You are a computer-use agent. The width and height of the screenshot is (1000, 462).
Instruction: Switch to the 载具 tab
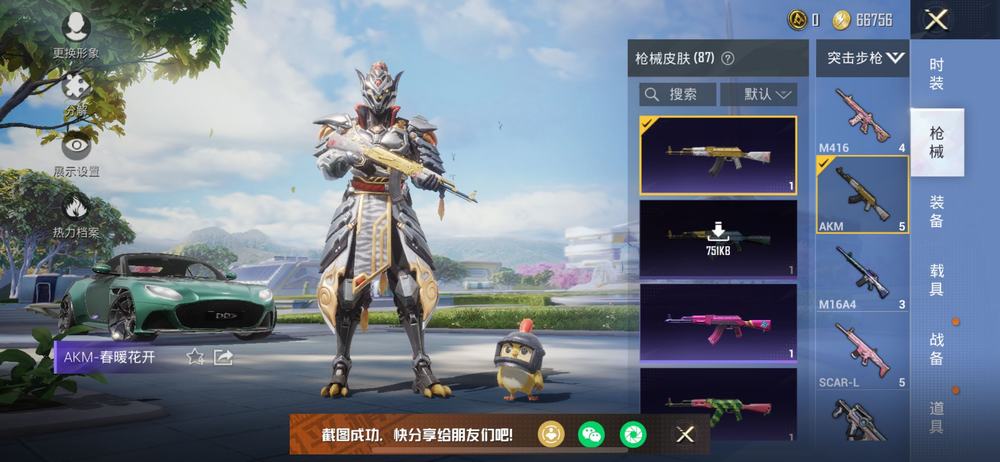pyautogui.click(x=937, y=279)
